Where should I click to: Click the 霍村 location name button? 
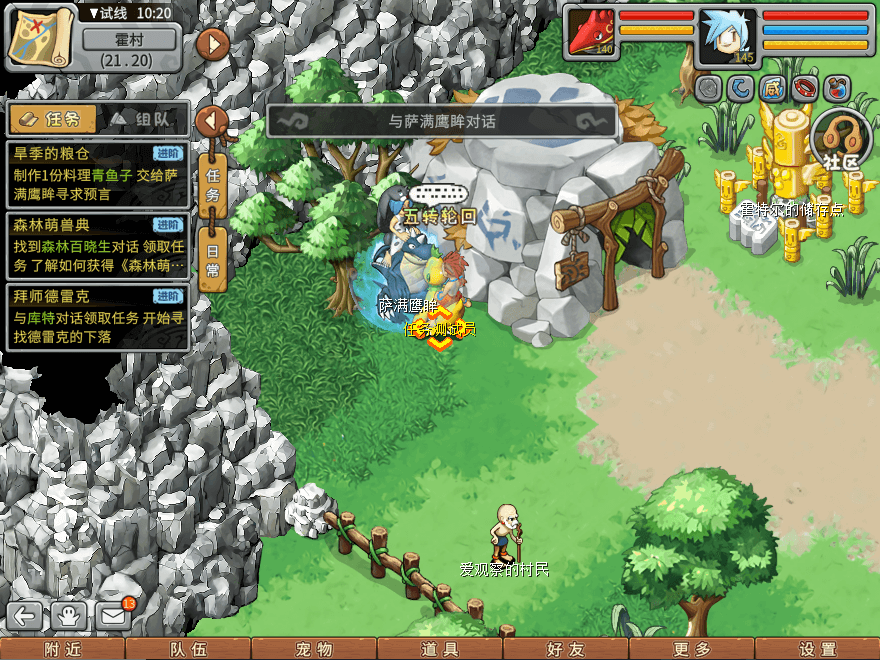(130, 40)
